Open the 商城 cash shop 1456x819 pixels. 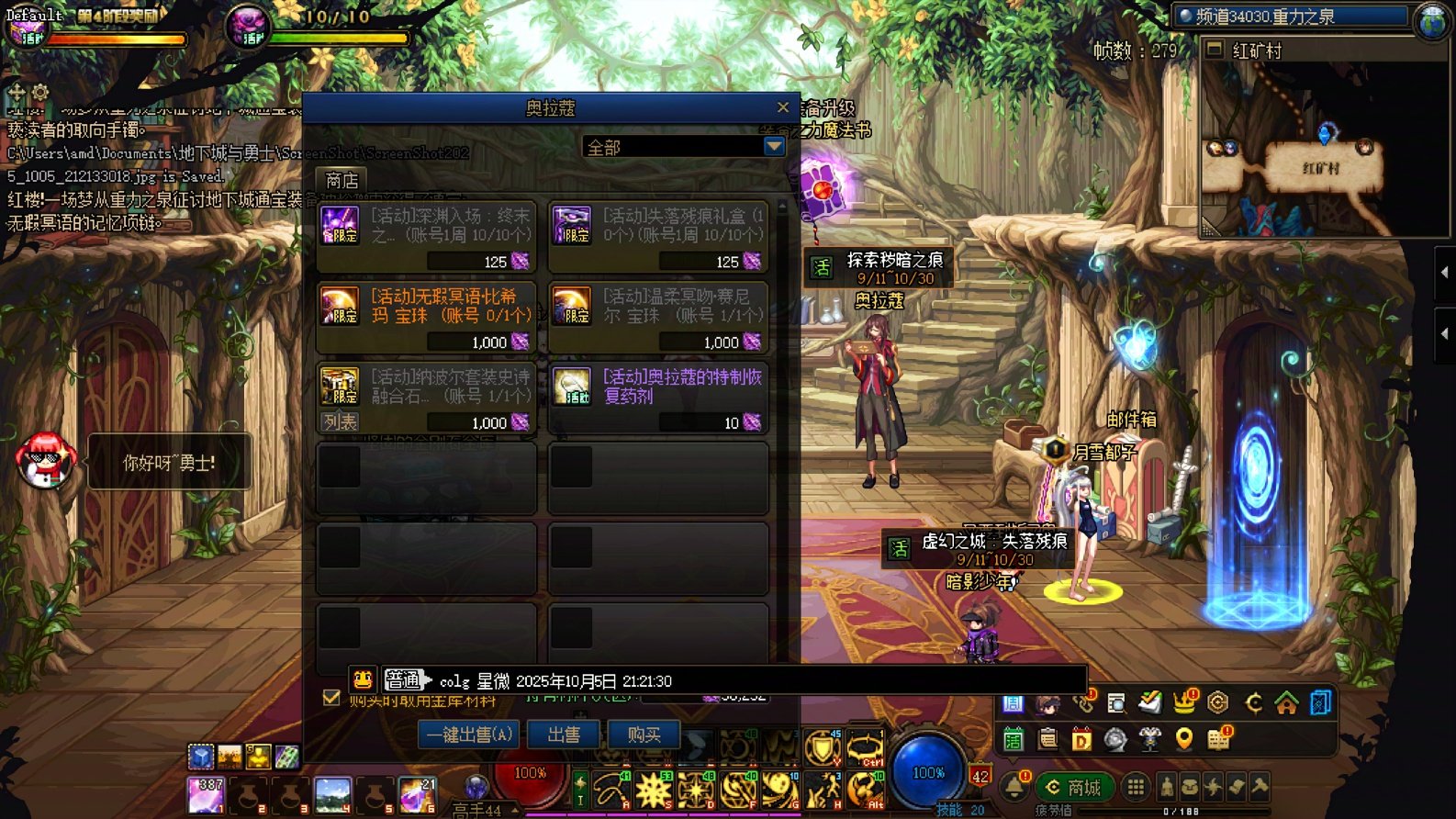[1074, 787]
